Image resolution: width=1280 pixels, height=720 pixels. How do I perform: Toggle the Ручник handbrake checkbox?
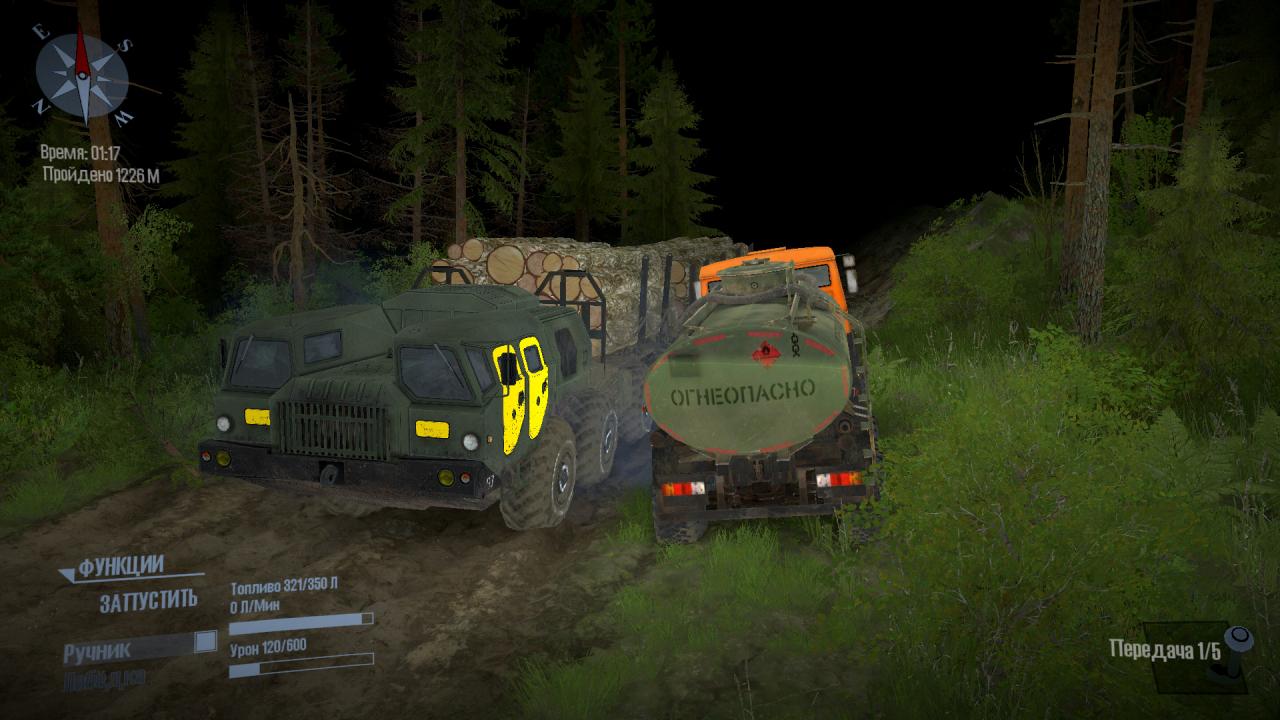pyautogui.click(x=205, y=642)
